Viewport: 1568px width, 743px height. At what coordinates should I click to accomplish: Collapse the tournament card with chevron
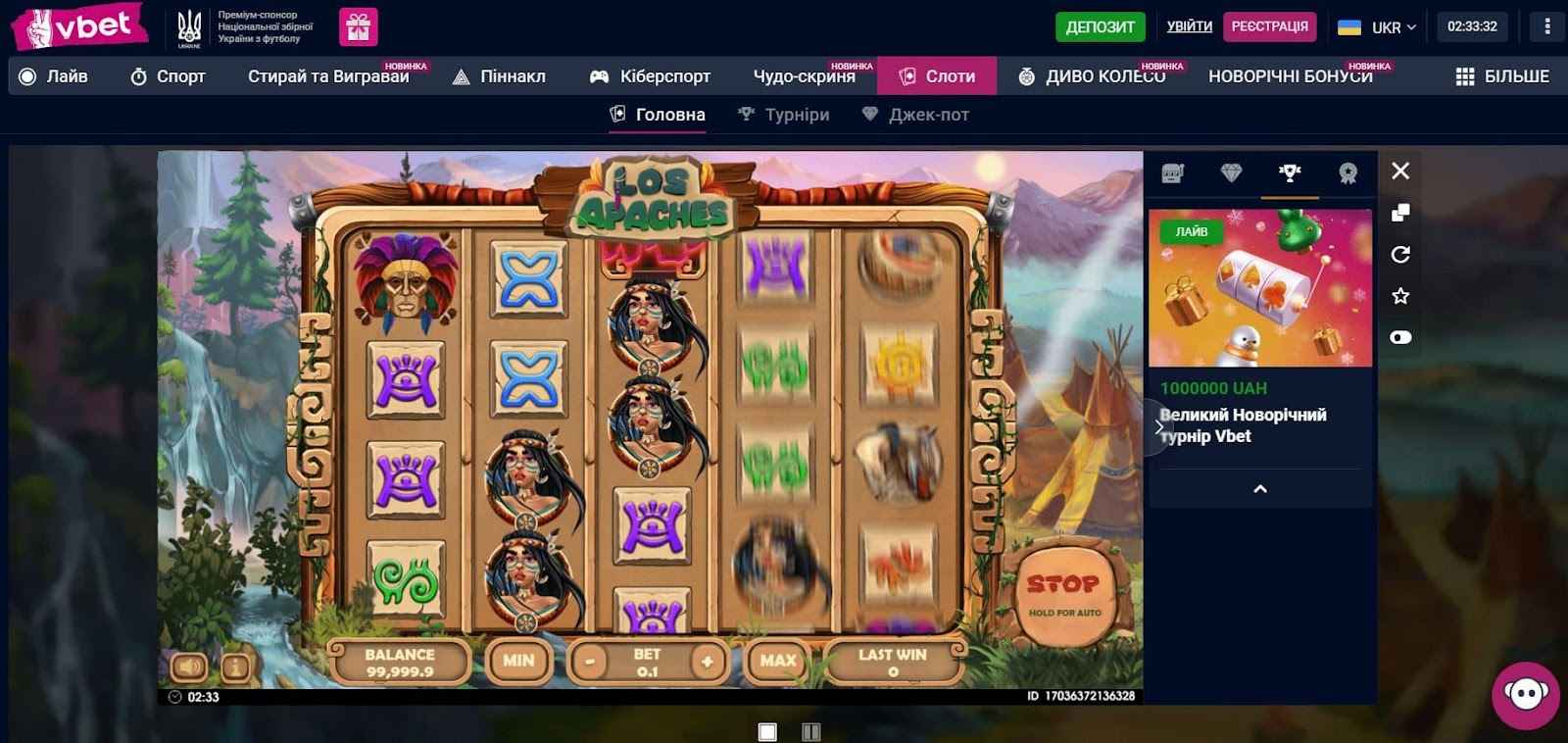pos(1257,487)
